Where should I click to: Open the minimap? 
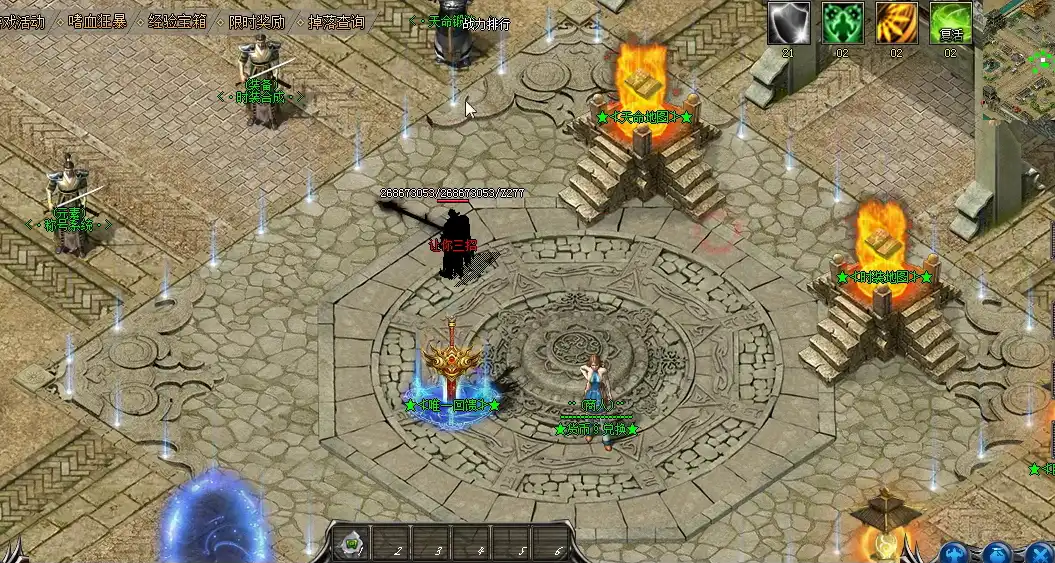coord(1018,60)
